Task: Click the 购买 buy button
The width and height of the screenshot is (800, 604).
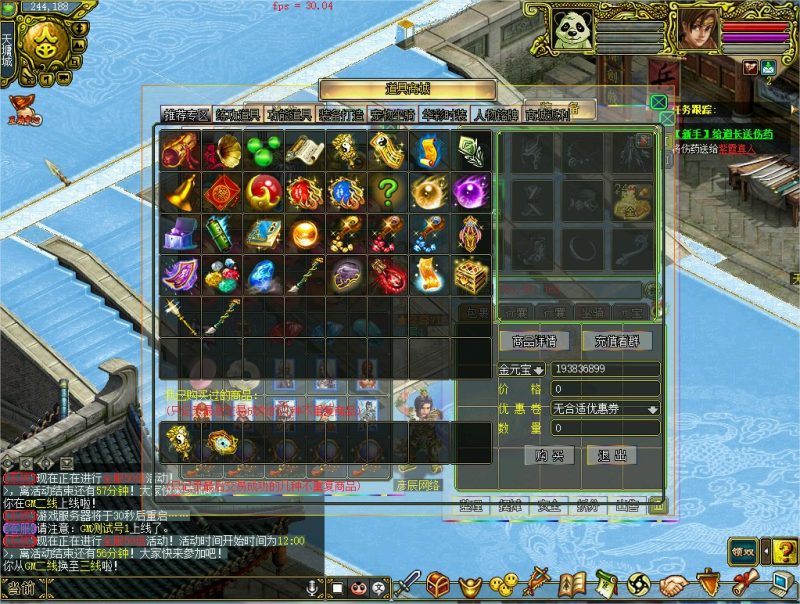Action: point(549,455)
